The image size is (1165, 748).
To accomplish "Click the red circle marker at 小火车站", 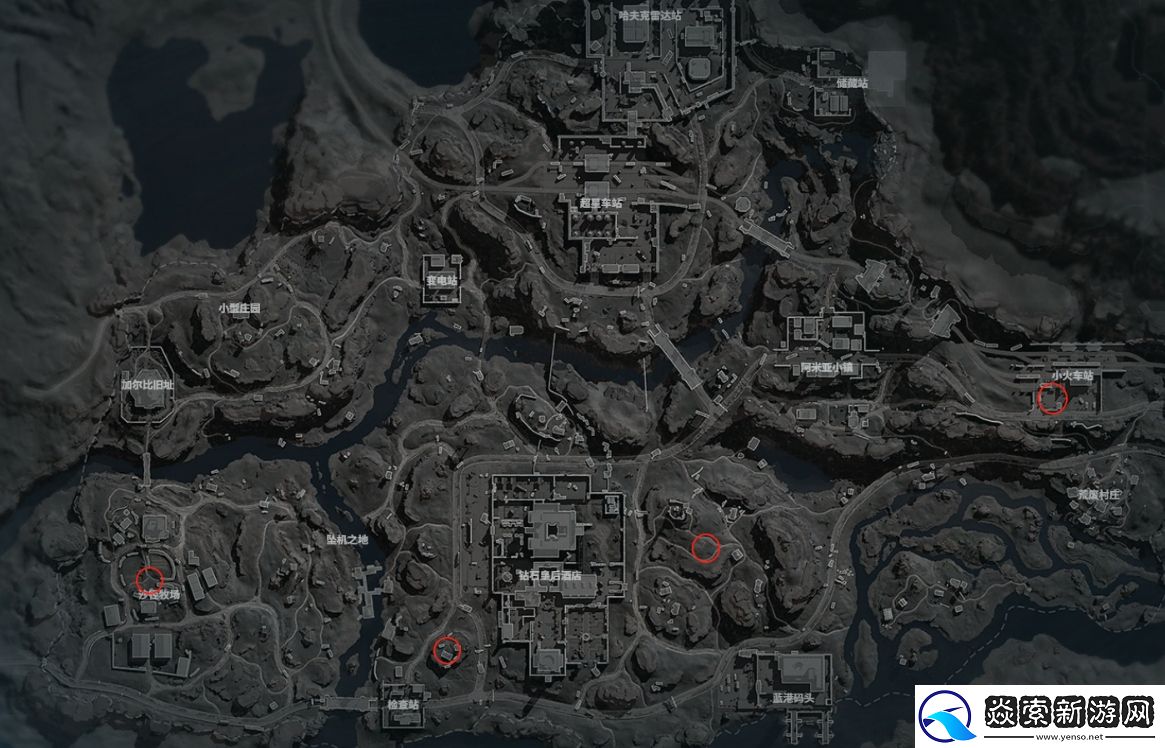I will click(1052, 399).
